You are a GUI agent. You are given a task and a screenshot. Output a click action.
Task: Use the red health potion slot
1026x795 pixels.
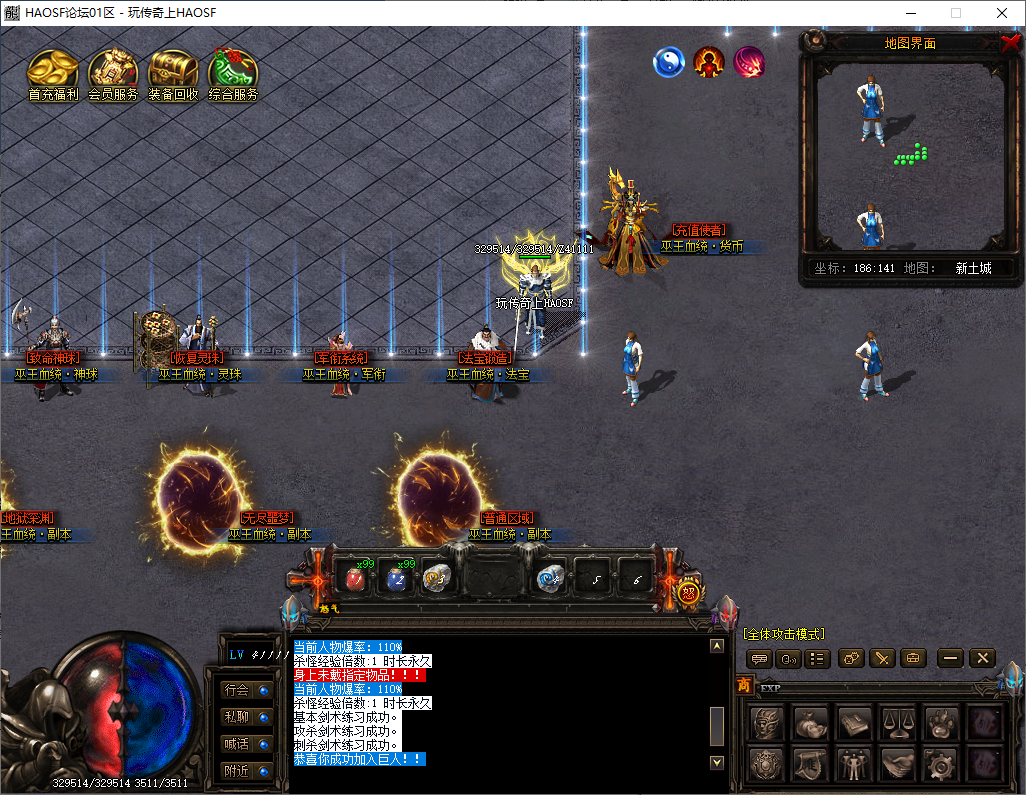click(354, 578)
